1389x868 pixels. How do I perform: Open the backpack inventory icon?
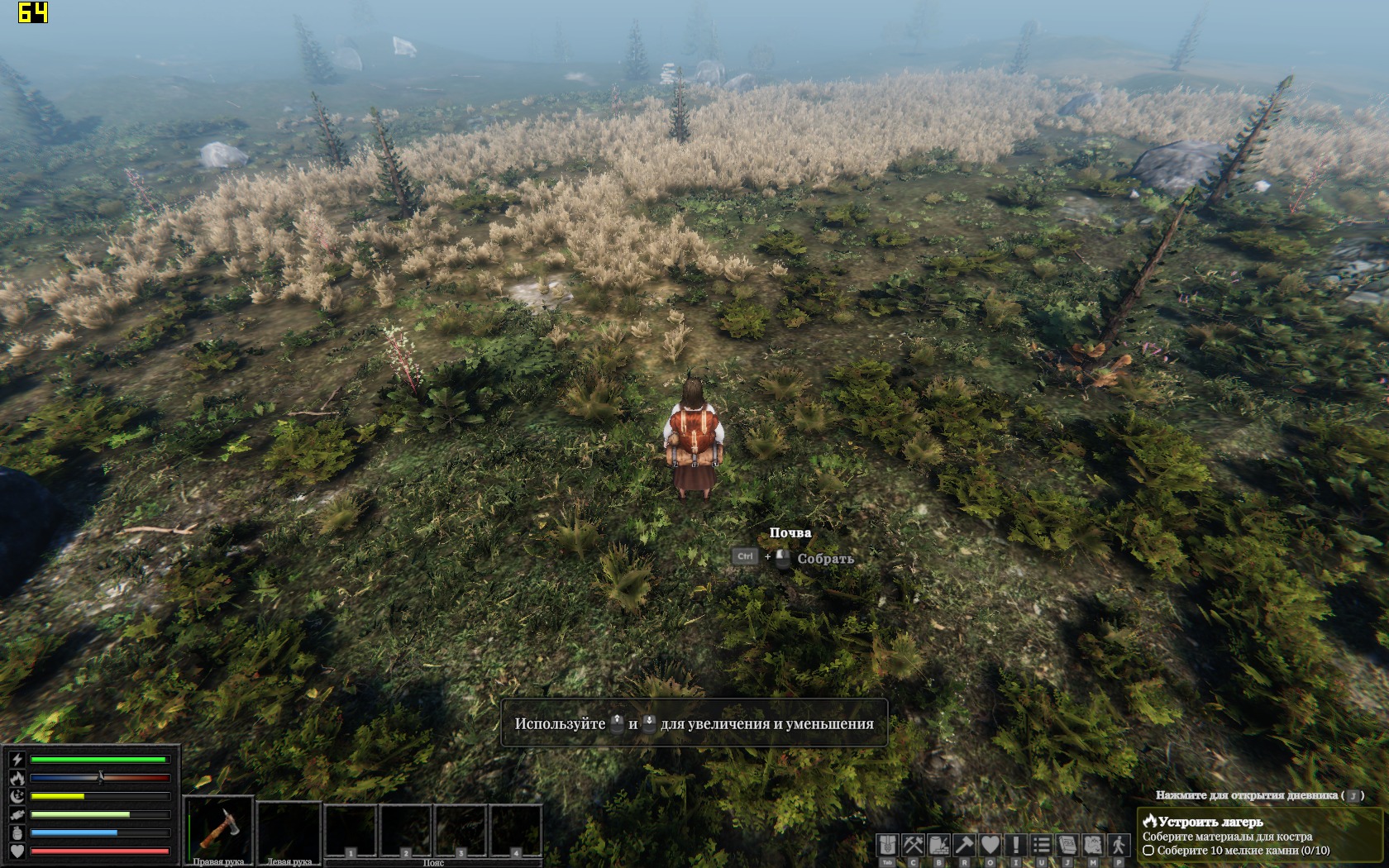pos(887,845)
